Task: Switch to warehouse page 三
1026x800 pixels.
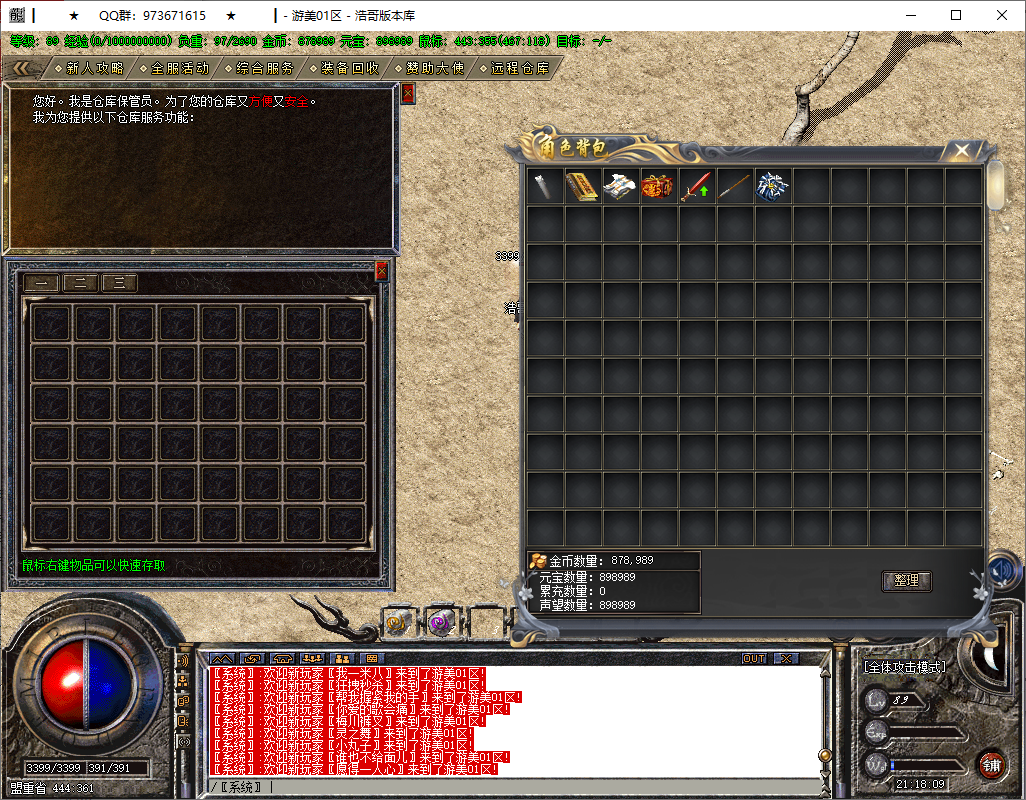Action: click(119, 283)
